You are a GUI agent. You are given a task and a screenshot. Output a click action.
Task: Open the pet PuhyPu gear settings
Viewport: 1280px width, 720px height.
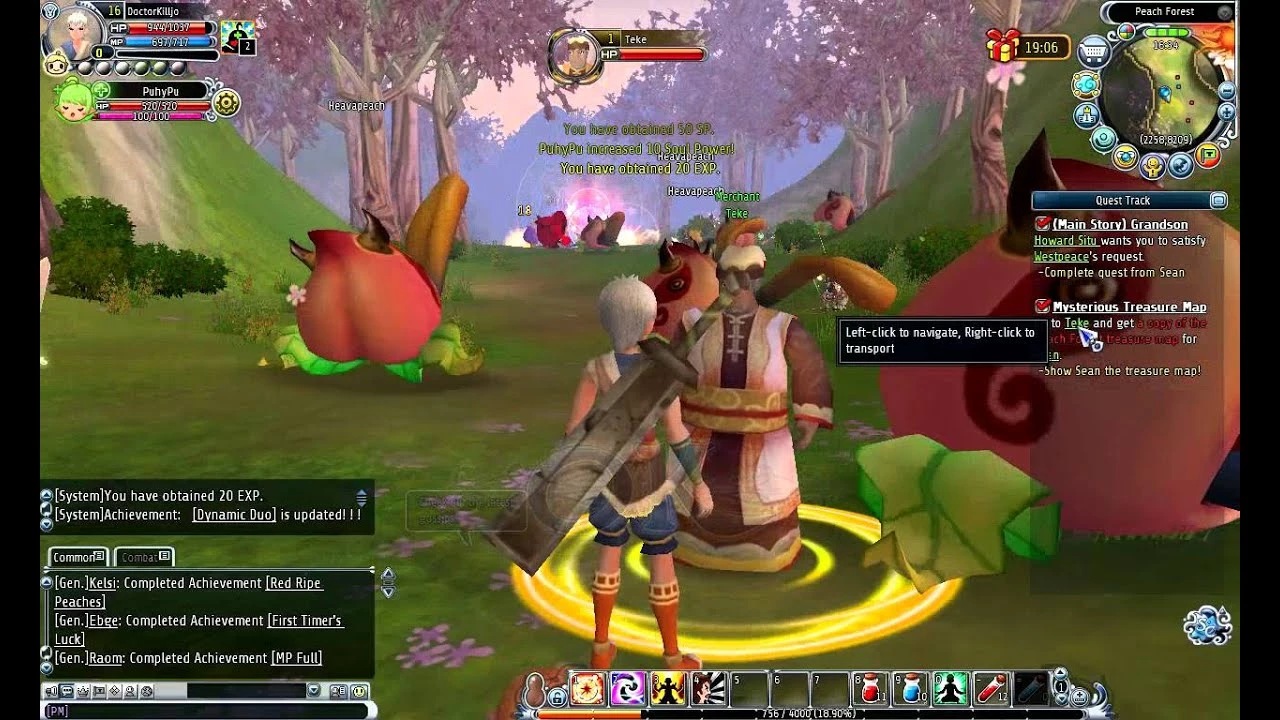point(227,103)
